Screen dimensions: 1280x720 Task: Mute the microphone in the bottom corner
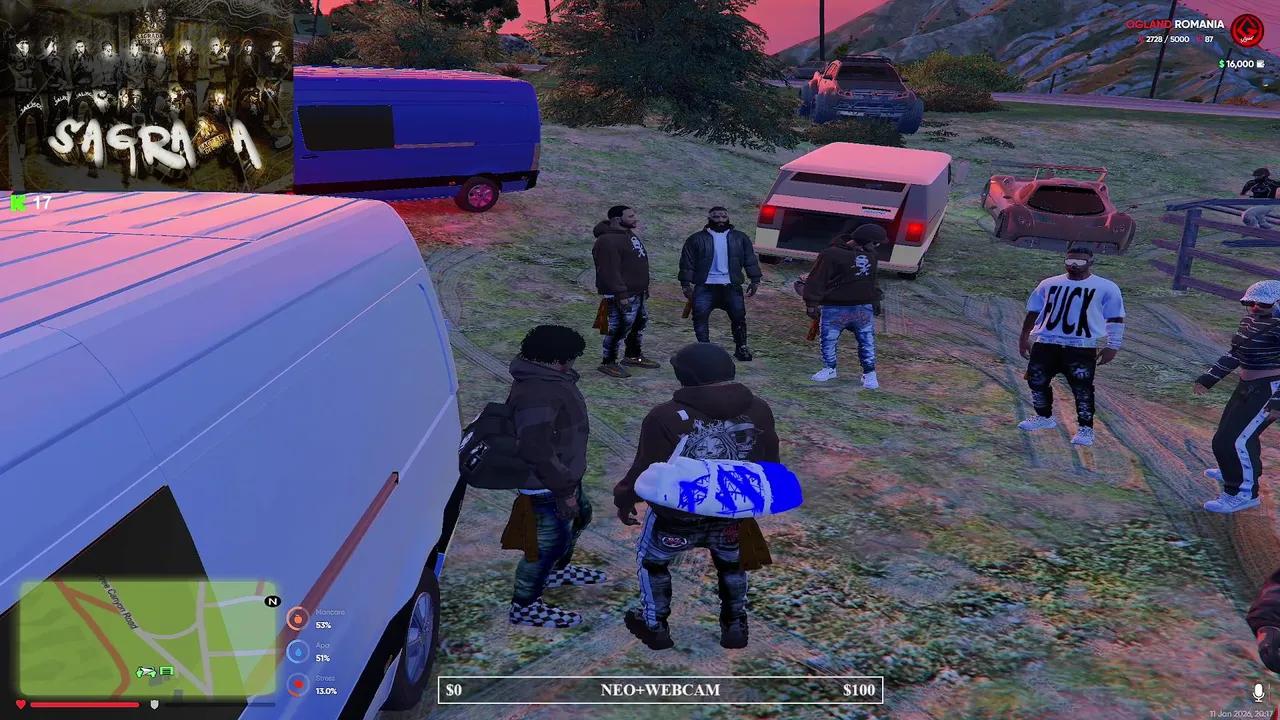coord(1258,690)
